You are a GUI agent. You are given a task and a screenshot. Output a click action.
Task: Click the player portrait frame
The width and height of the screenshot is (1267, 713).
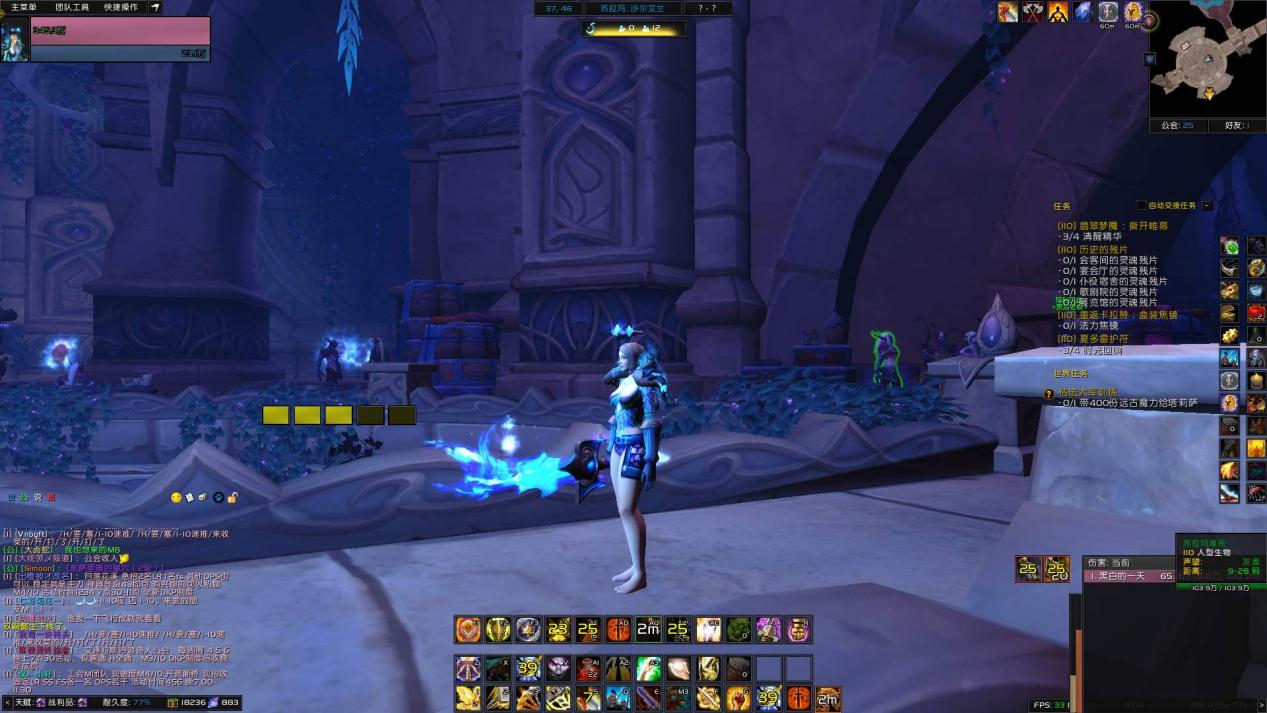pyautogui.click(x=15, y=39)
